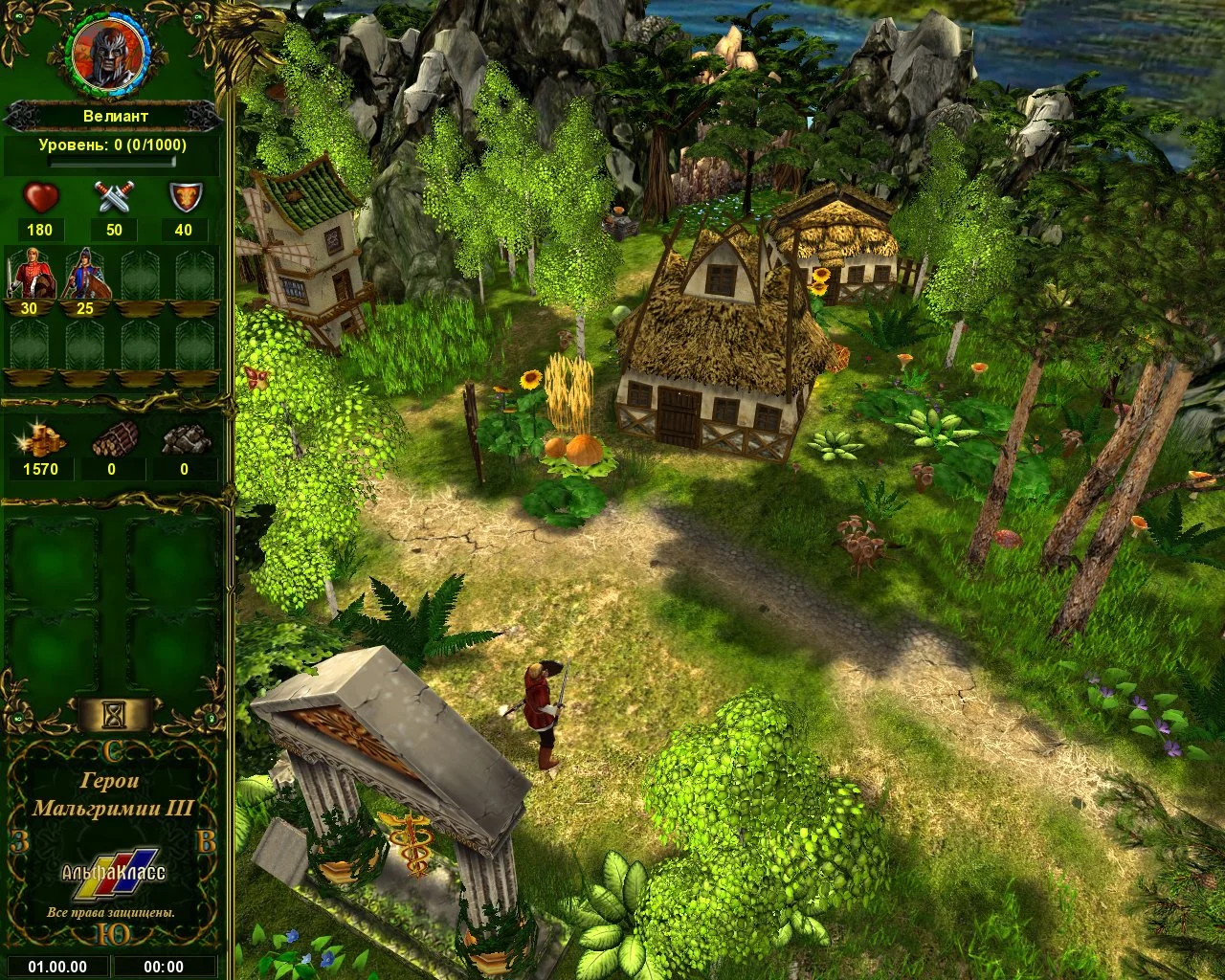Image resolution: width=1225 pixels, height=980 pixels.
Task: Click the crossed swords attack icon
Action: (114, 198)
